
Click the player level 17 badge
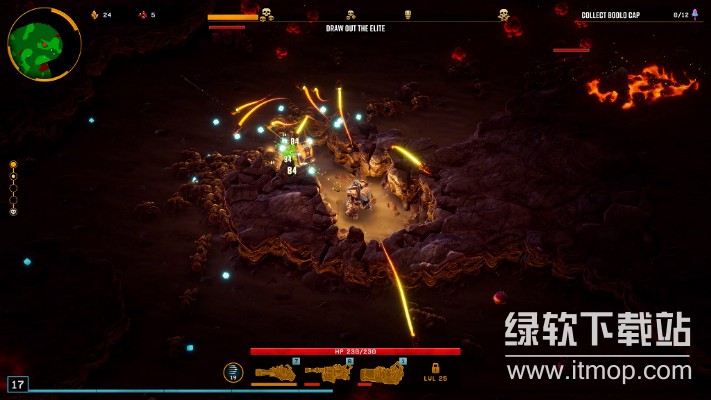tap(17, 384)
